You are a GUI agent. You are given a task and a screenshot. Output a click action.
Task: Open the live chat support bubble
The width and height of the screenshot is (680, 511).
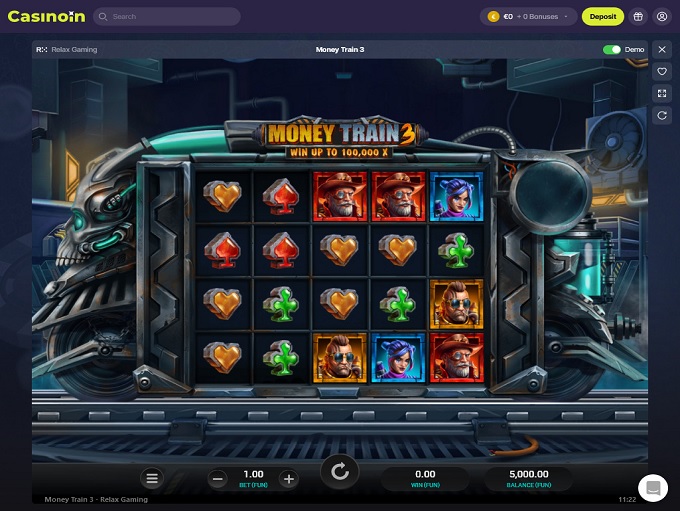click(653, 488)
